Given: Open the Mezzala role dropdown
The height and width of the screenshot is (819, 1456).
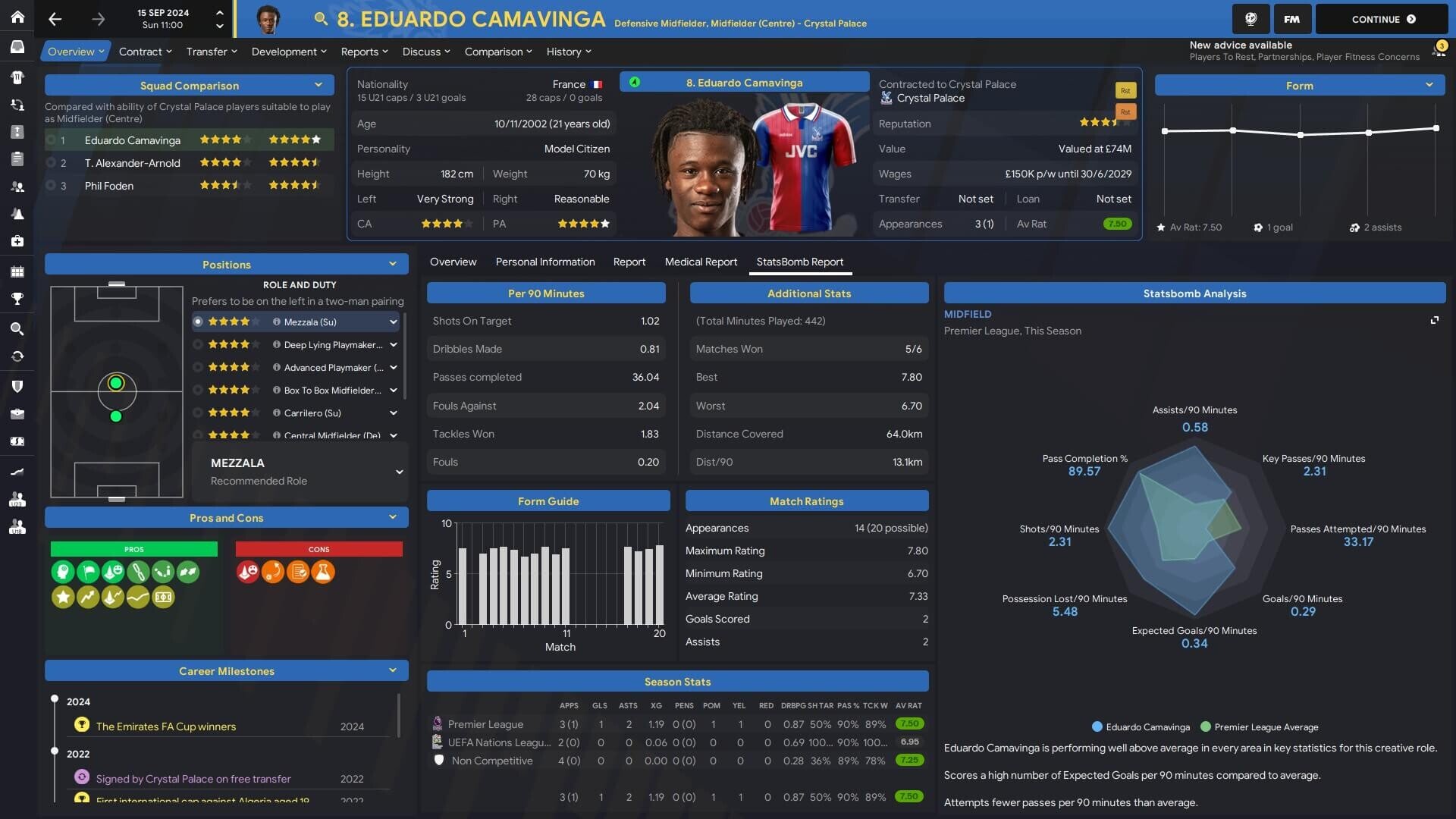Looking at the screenshot, I should pyautogui.click(x=394, y=322).
